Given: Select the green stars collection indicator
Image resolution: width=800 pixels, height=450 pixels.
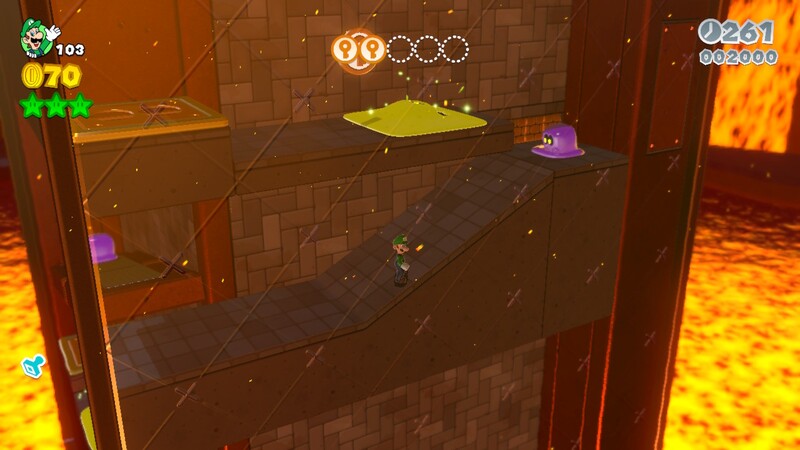Looking at the screenshot, I should coord(56,104).
